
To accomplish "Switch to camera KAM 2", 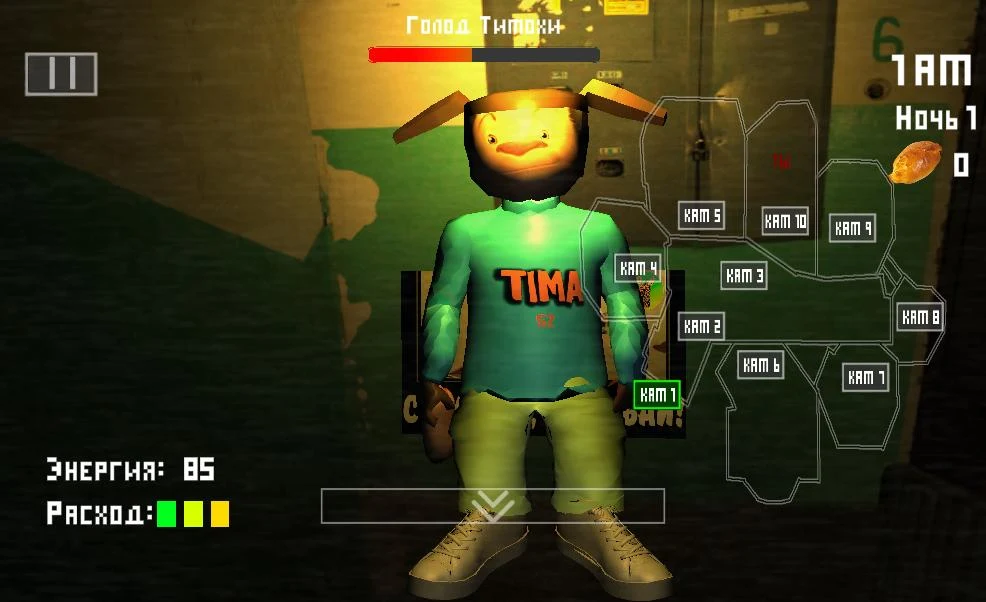I will [702, 325].
